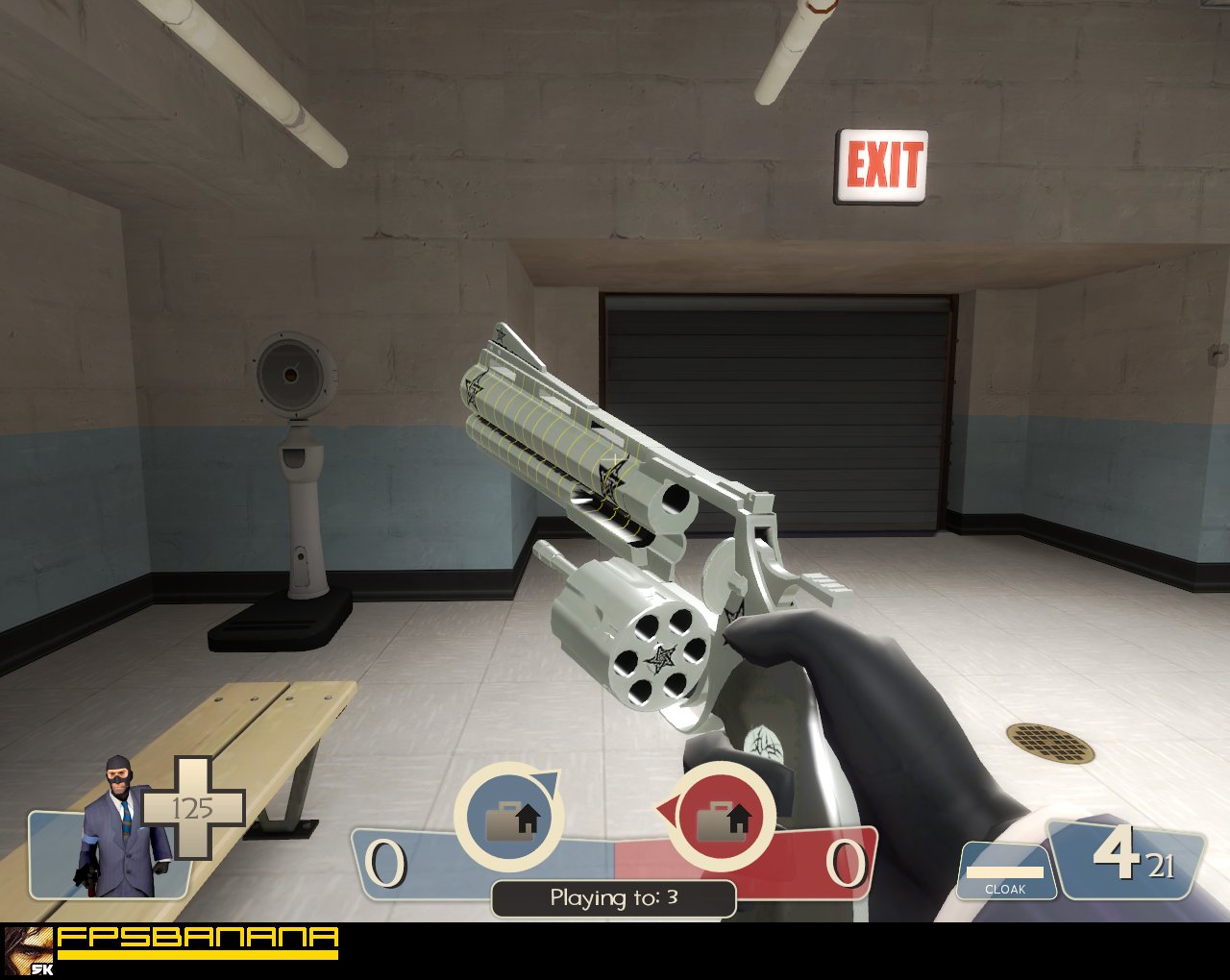Expand the blue team score panel
This screenshot has height=980, width=1230.
click(413, 865)
